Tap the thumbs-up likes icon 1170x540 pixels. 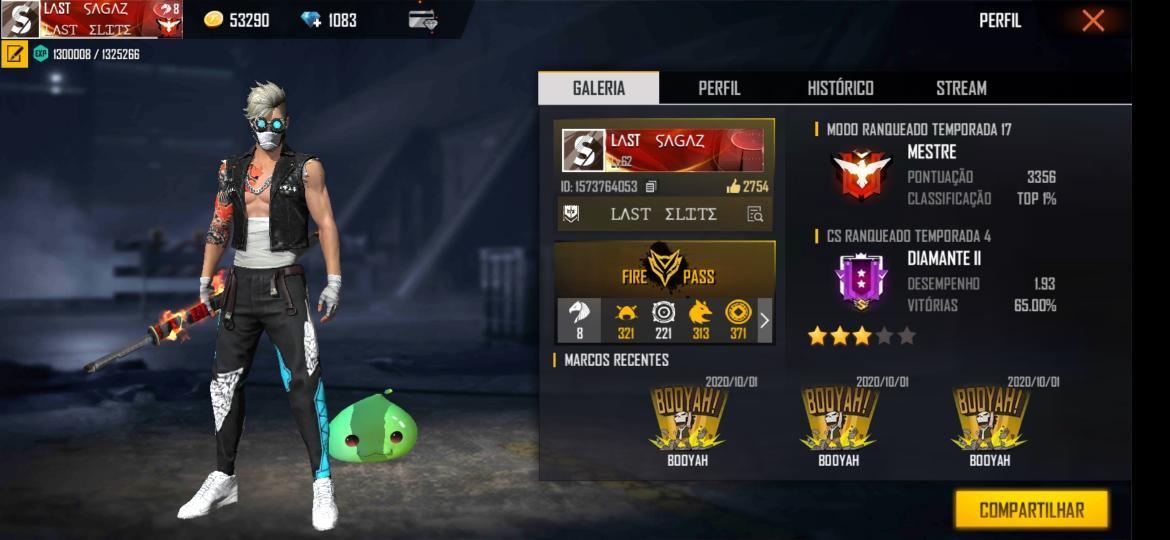tap(733, 186)
